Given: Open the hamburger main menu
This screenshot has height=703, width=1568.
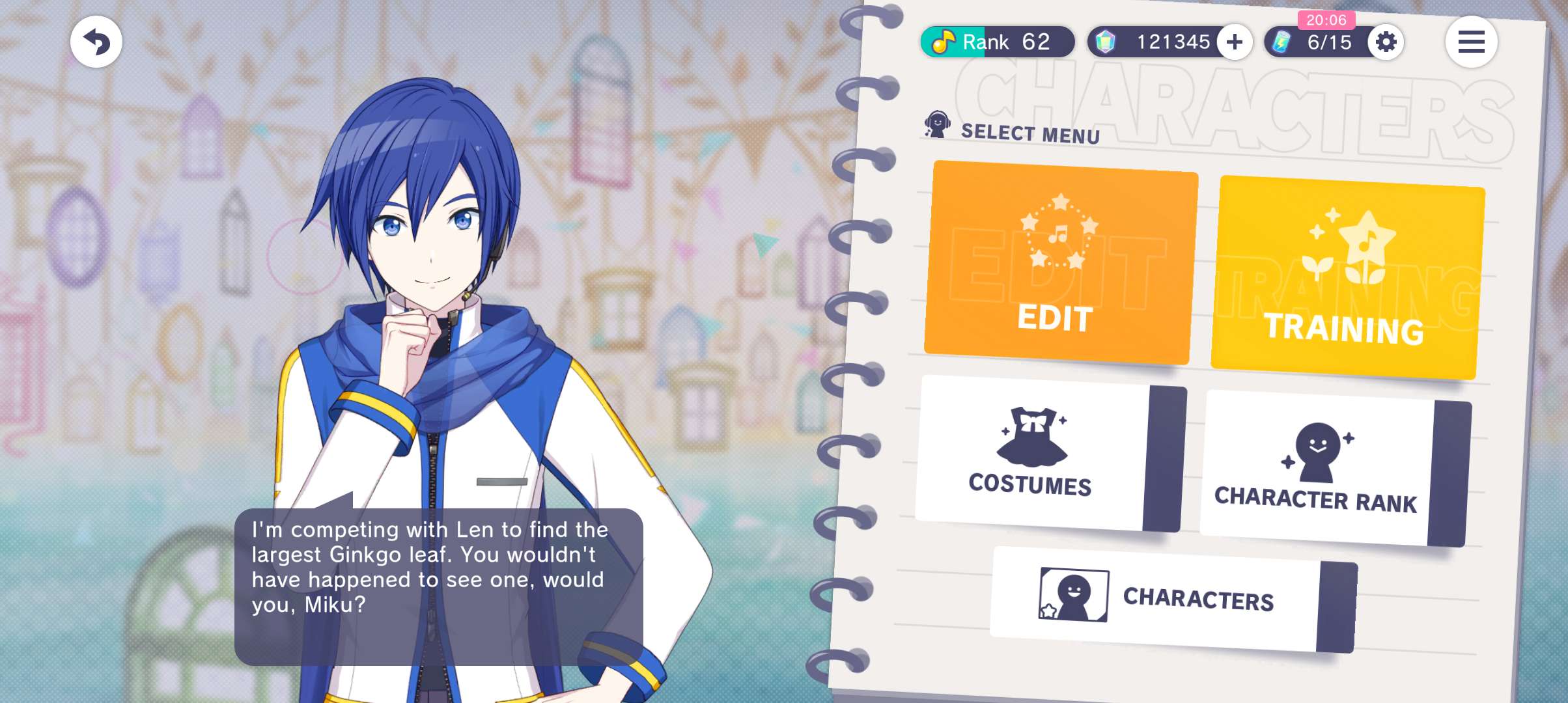Looking at the screenshot, I should pyautogui.click(x=1471, y=42).
